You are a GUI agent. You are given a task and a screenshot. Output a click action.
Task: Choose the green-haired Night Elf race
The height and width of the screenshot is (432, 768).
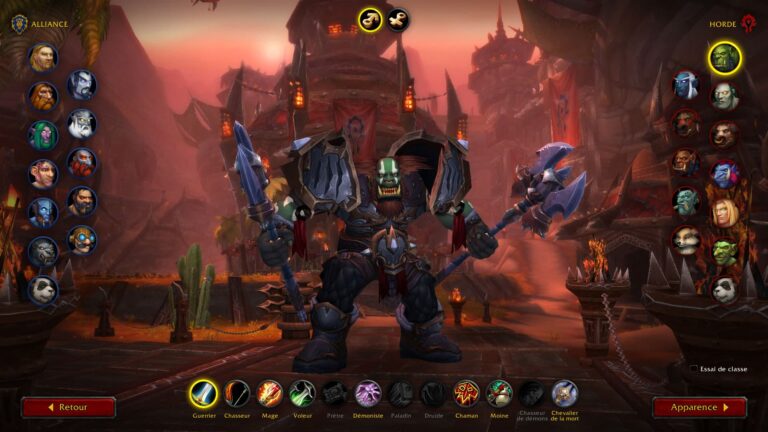coord(43,134)
